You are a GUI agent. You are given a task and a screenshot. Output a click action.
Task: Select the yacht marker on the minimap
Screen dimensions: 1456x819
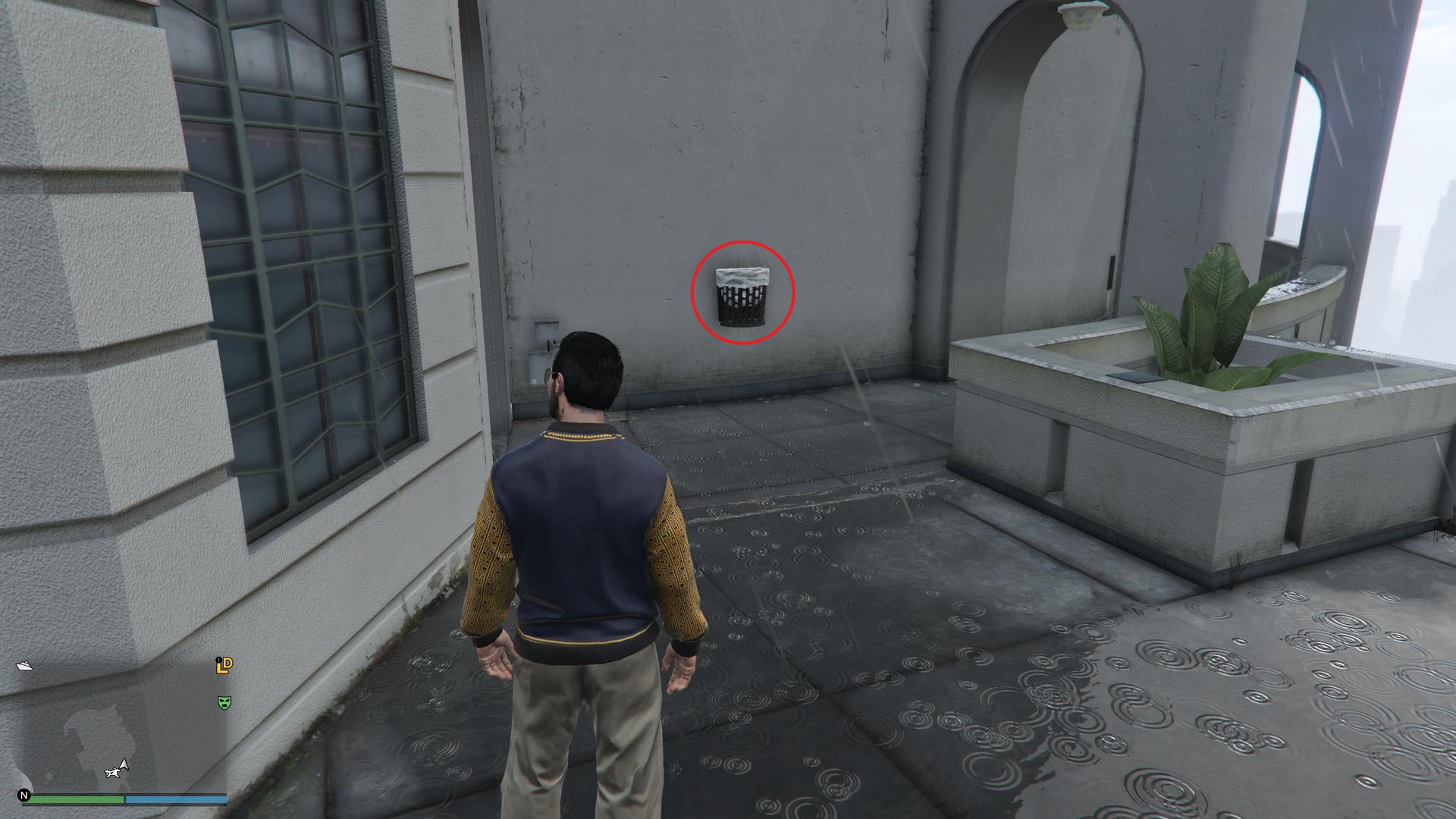click(x=24, y=666)
